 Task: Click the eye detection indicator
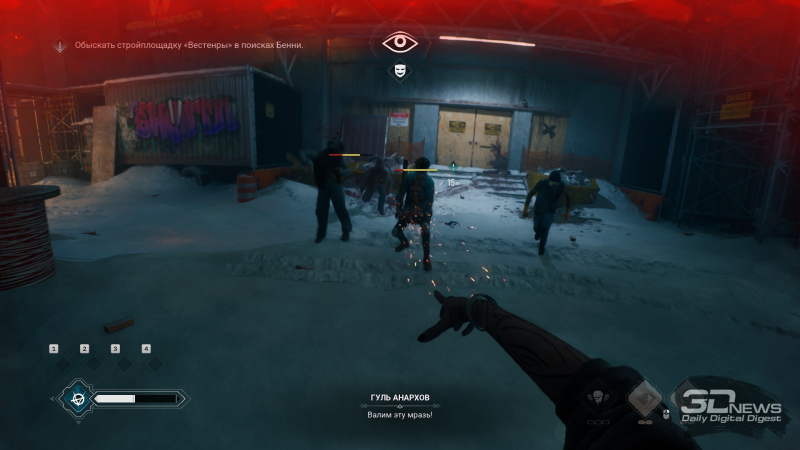(x=400, y=43)
